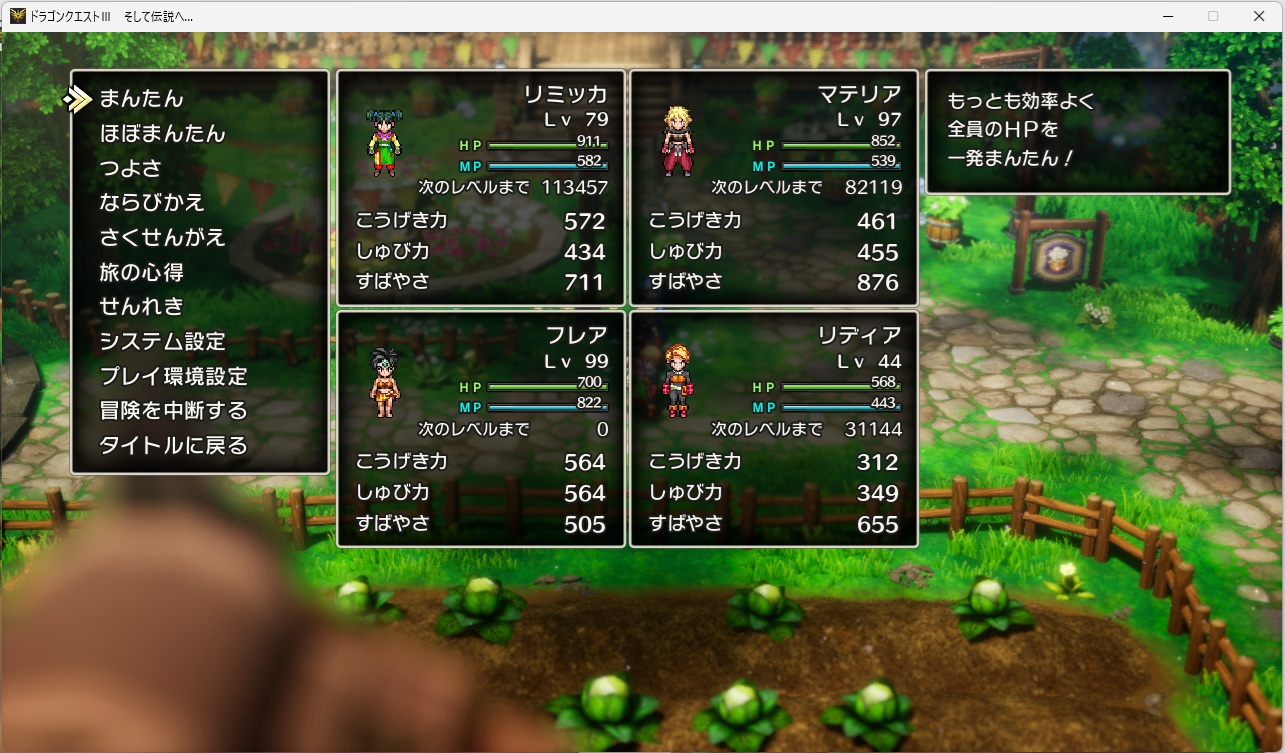The height and width of the screenshot is (753, 1285).
Task: Select マテリア's status panel
Action: pos(773,188)
